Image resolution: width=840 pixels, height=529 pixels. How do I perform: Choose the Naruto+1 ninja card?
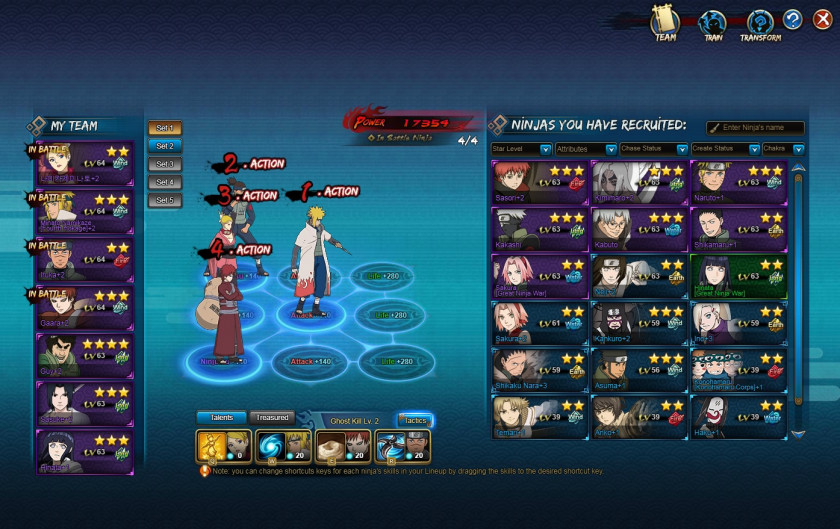(x=738, y=182)
